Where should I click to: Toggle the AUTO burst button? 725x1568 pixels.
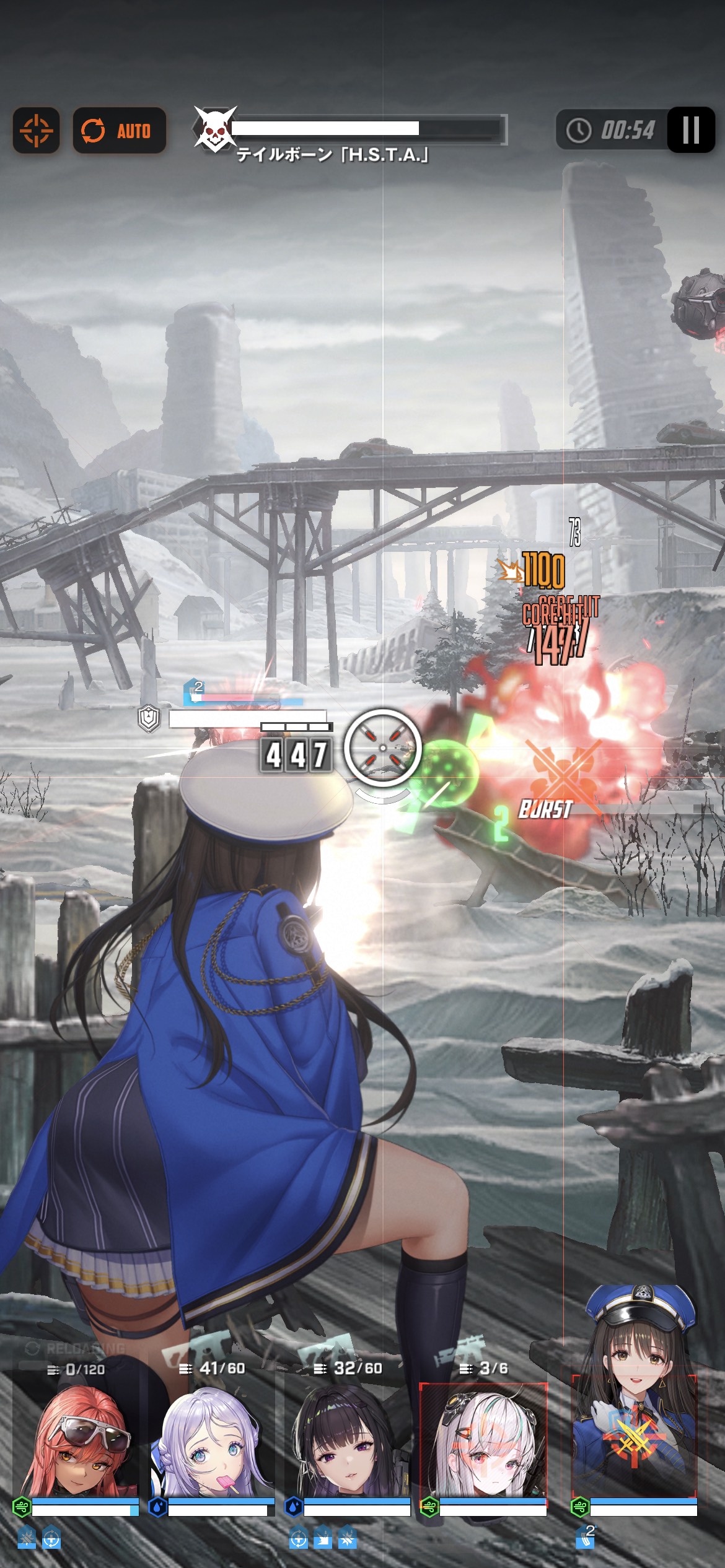coord(119,131)
